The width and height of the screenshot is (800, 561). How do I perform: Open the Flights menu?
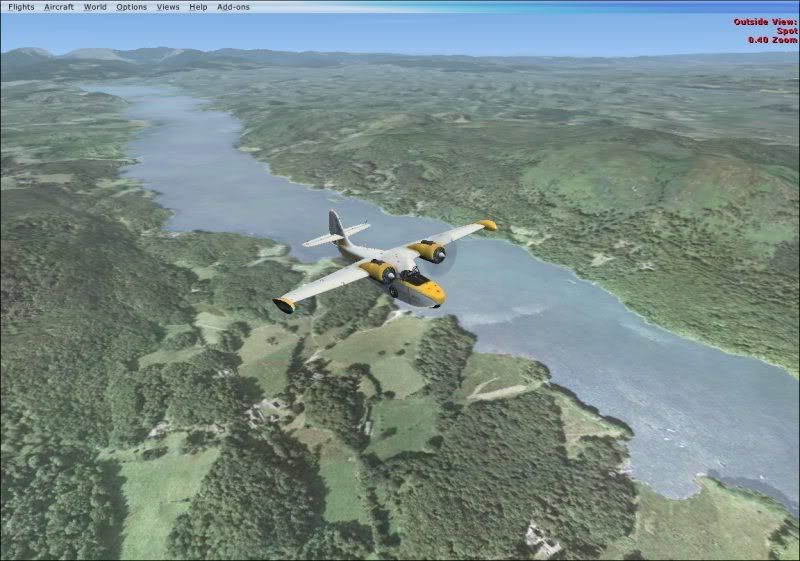20,7
